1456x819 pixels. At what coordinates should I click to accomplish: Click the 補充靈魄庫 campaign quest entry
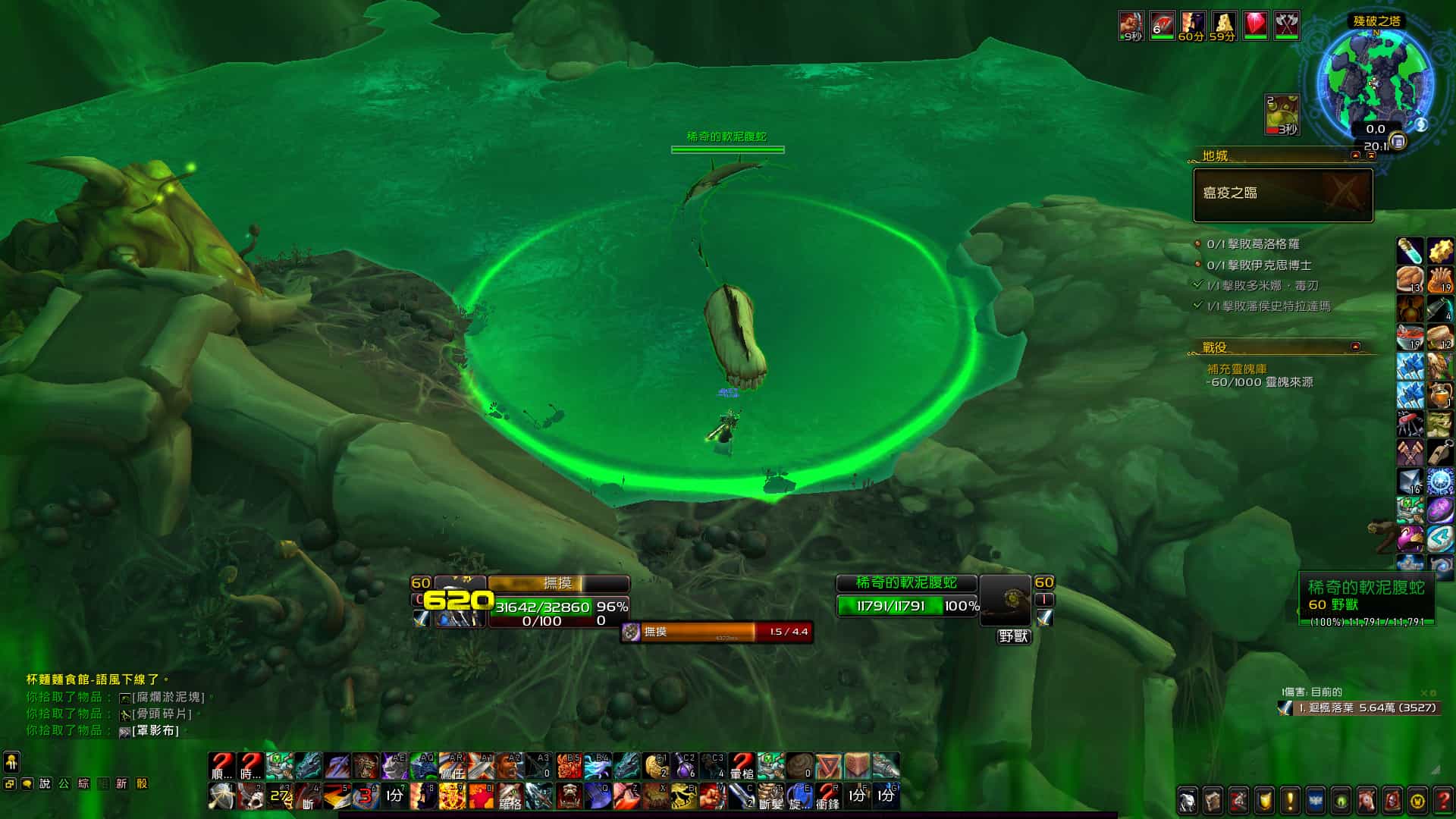[1237, 369]
